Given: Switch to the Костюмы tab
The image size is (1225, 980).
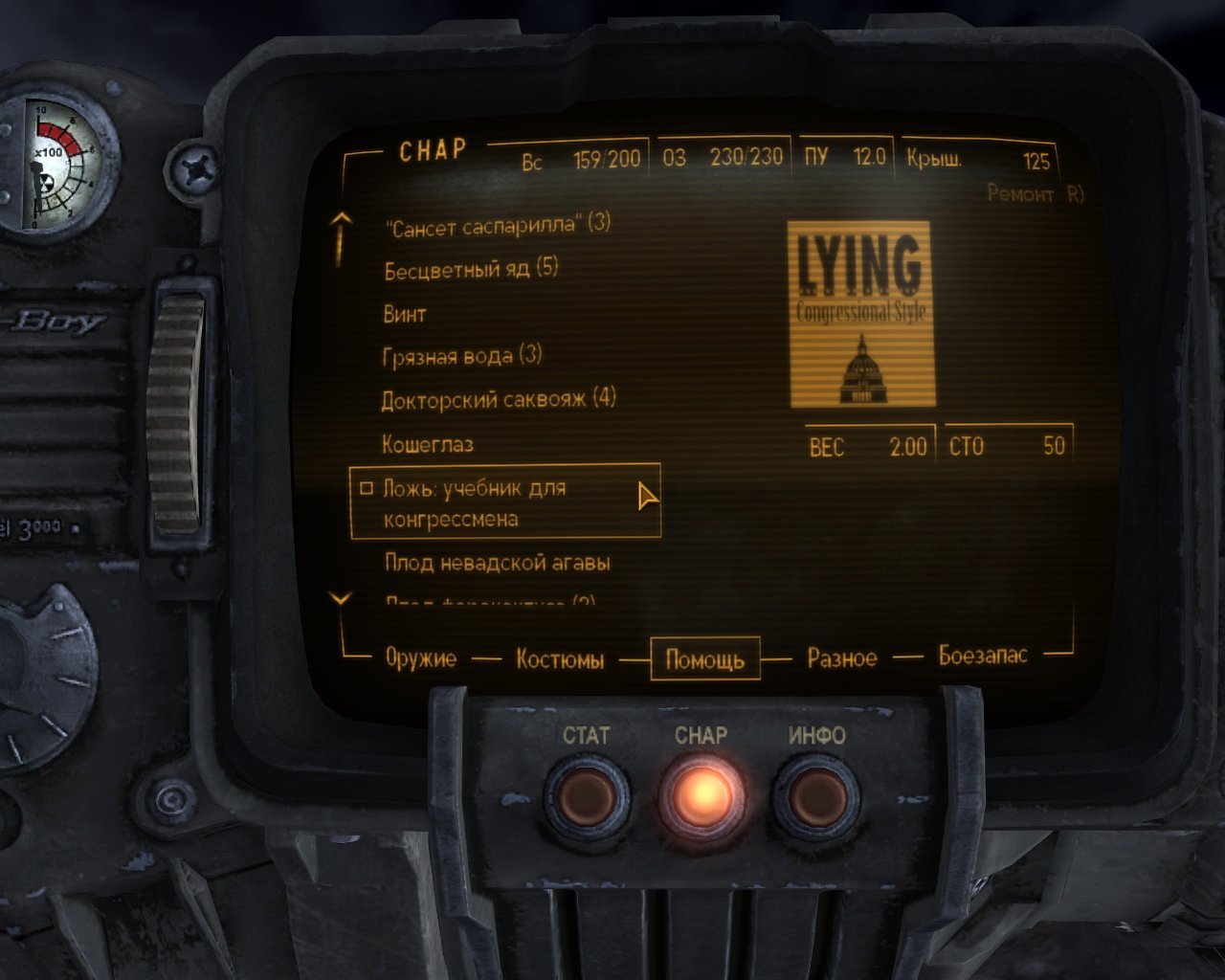Looking at the screenshot, I should pyautogui.click(x=560, y=659).
